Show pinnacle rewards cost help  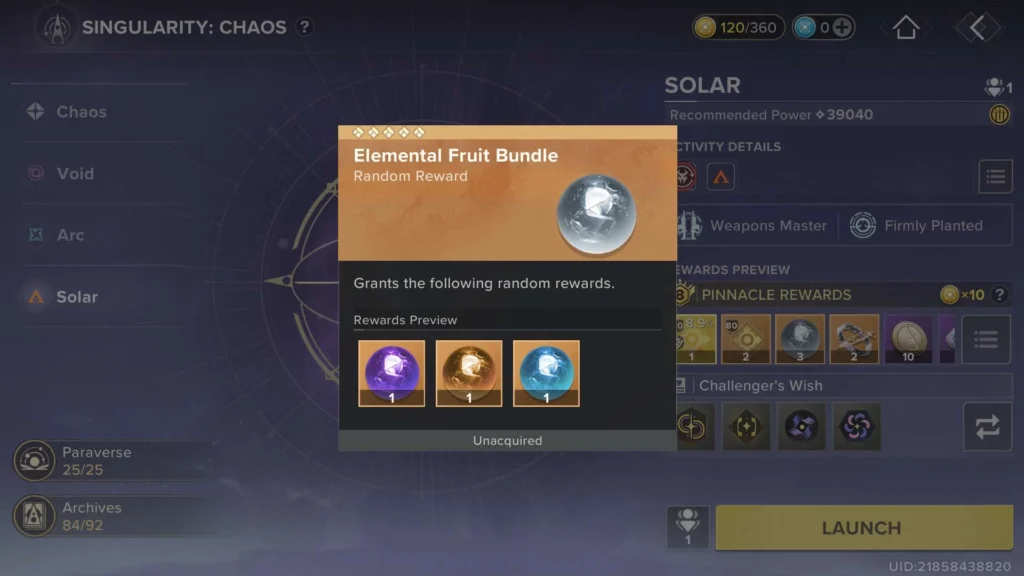coord(997,295)
